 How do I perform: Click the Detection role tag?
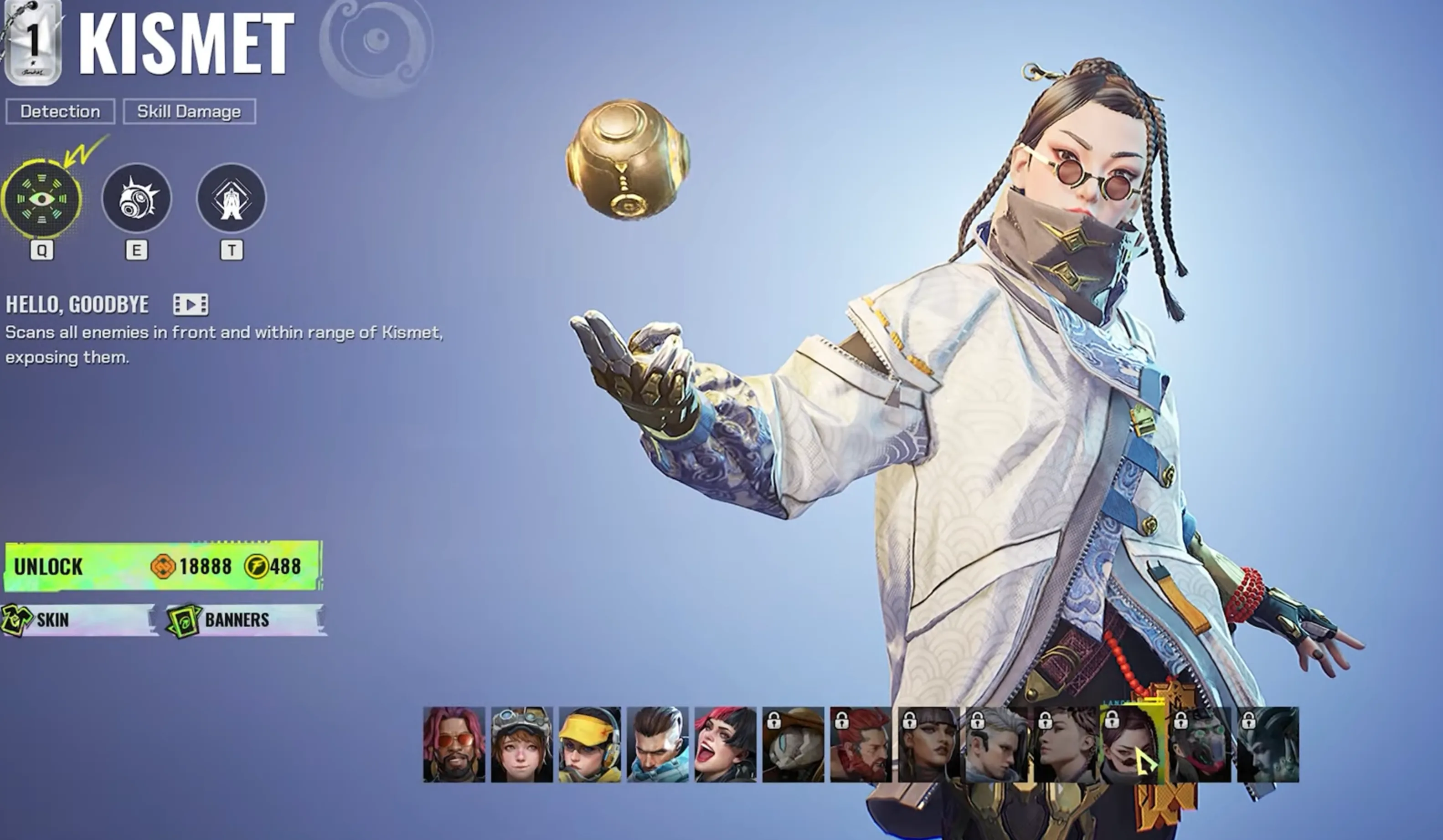tap(60, 111)
